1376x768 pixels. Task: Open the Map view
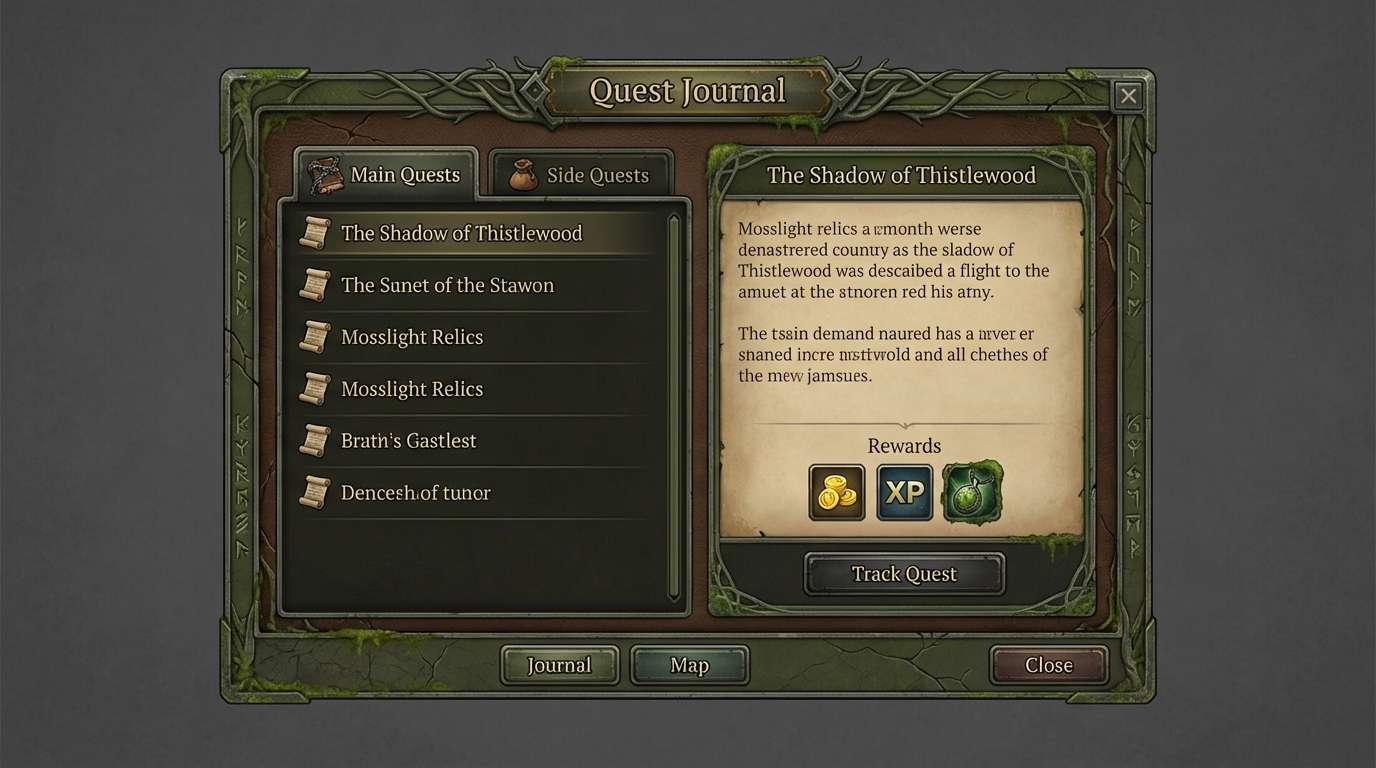pyautogui.click(x=689, y=664)
